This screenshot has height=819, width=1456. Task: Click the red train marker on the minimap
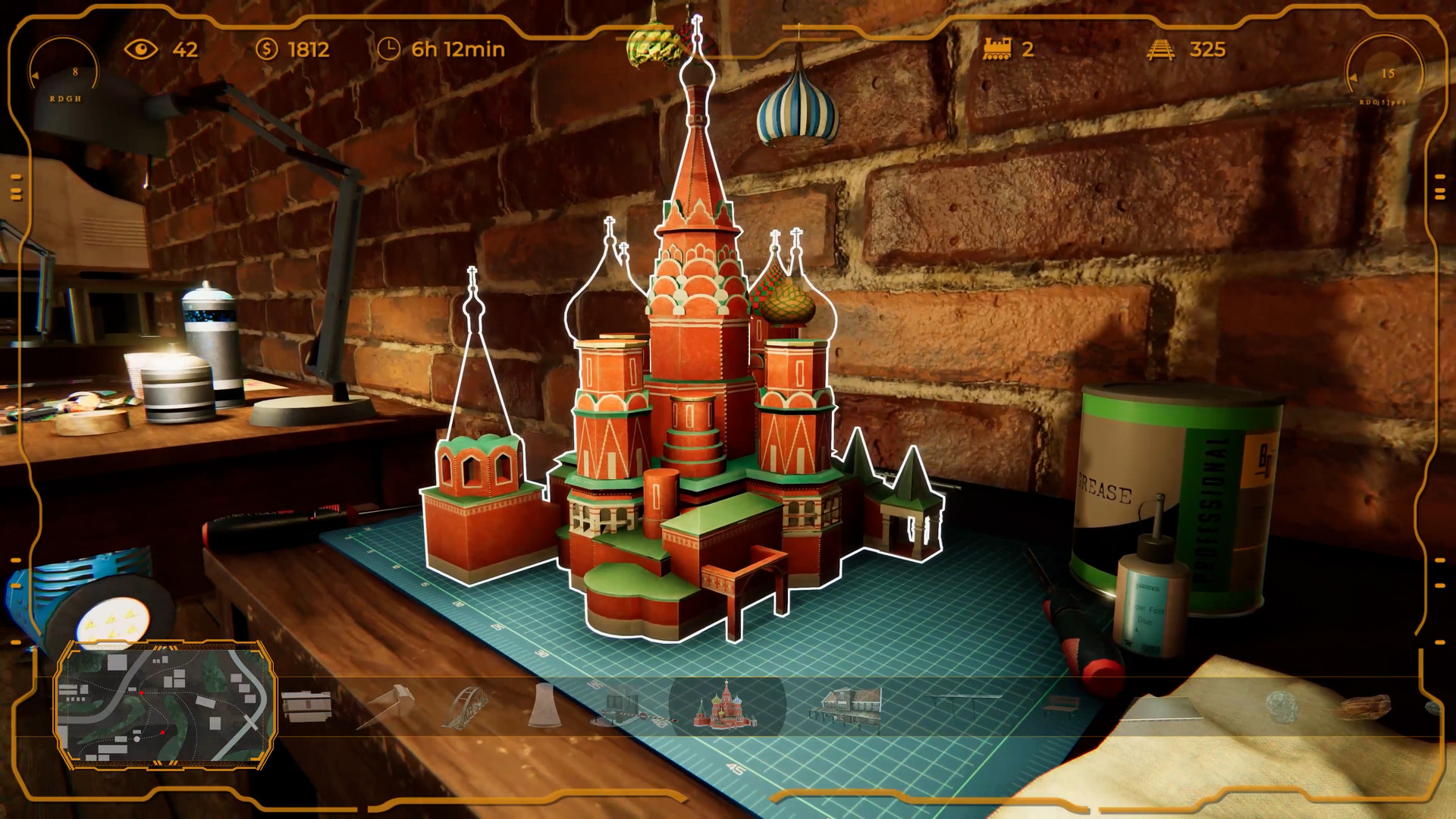pos(142,692)
